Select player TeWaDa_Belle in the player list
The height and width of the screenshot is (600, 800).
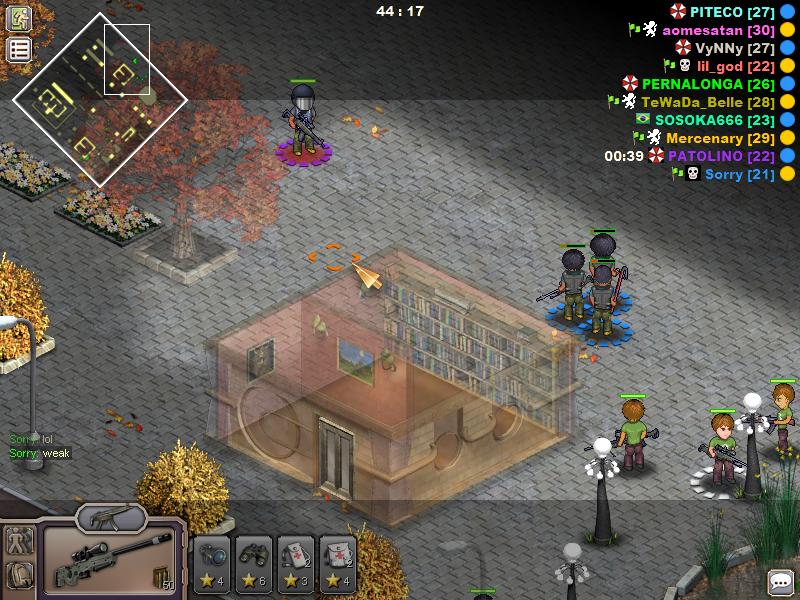point(705,102)
